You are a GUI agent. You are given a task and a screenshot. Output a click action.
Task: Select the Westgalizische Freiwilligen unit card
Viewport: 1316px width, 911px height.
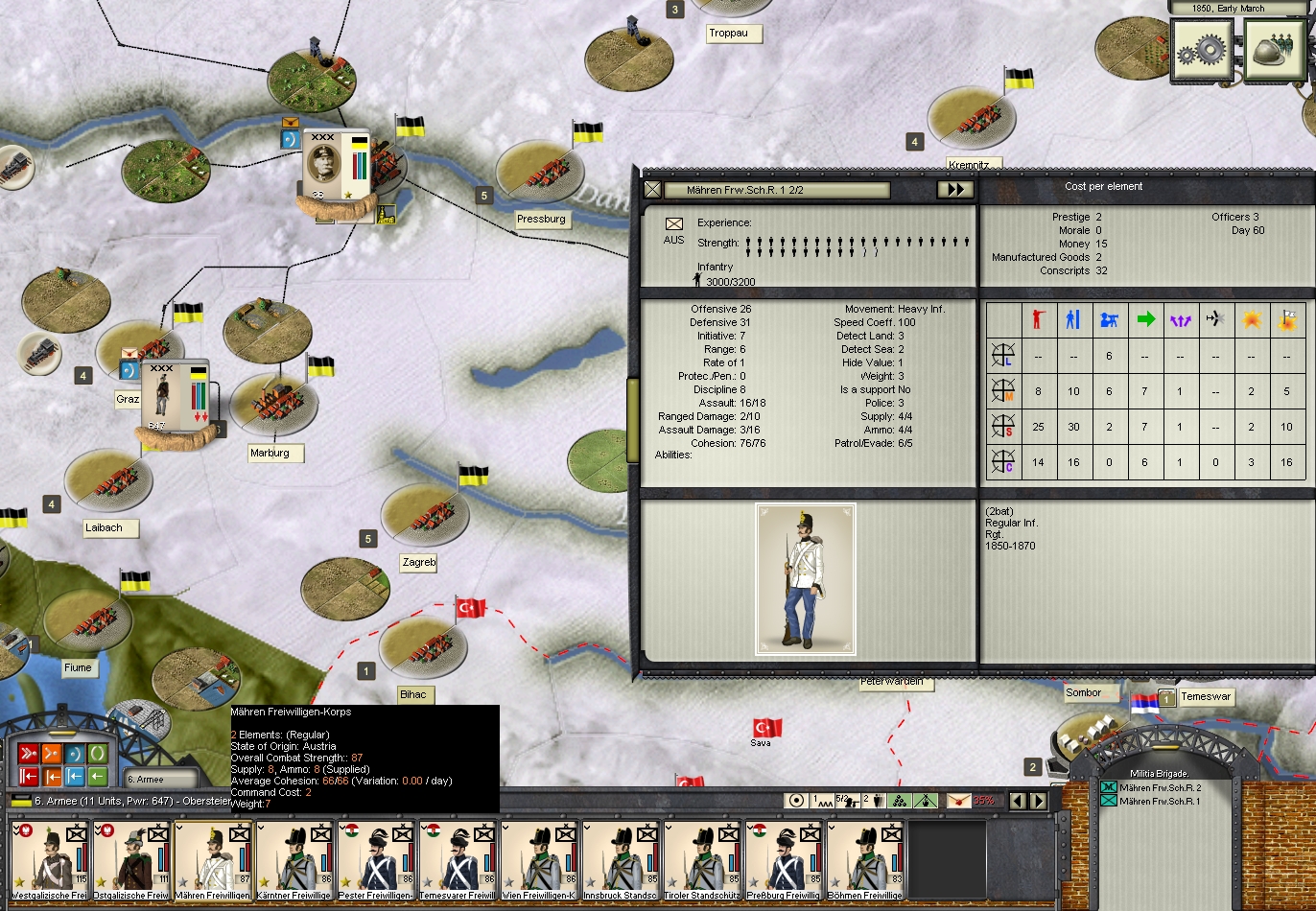pyautogui.click(x=50, y=859)
